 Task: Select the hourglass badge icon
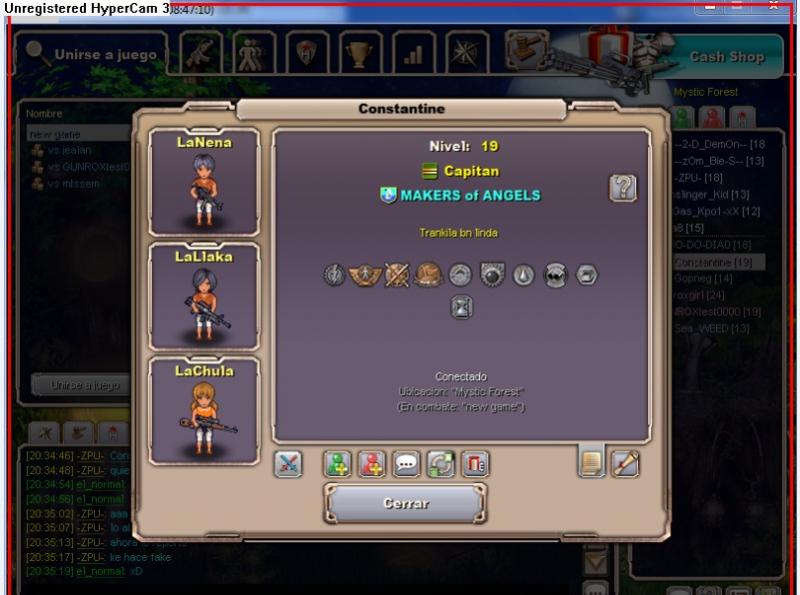click(x=461, y=307)
